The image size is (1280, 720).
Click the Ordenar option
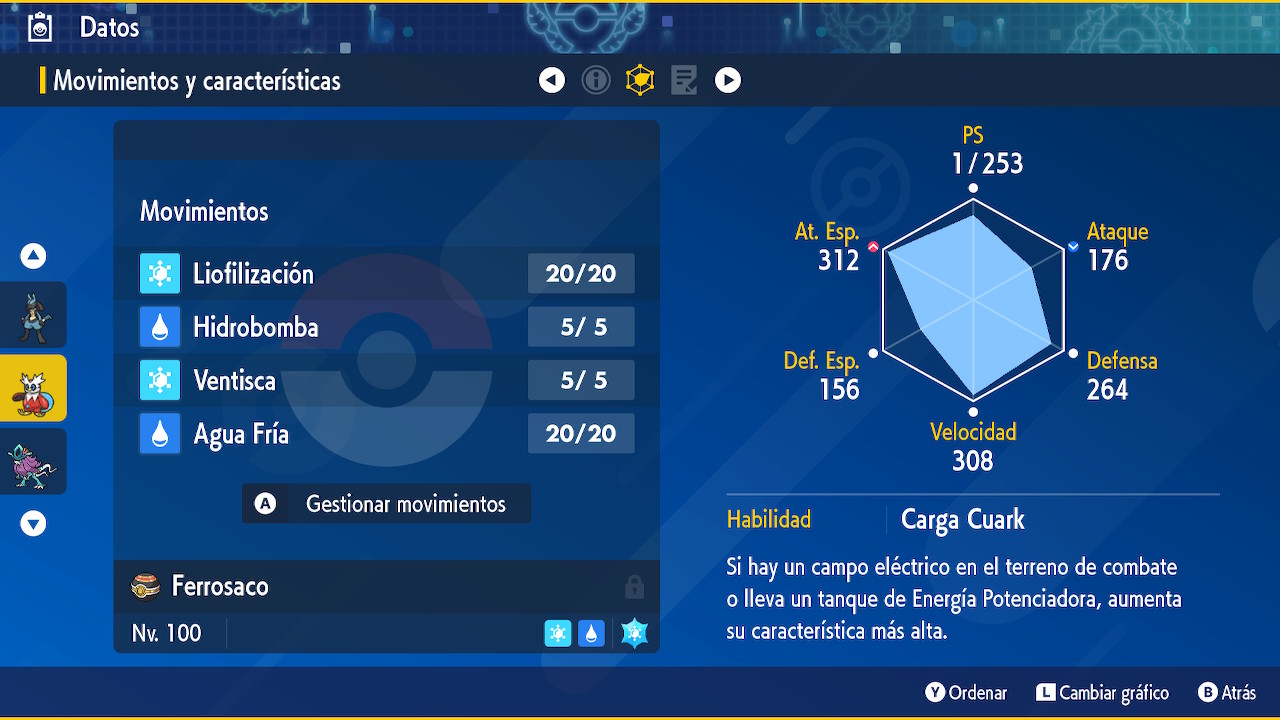966,693
